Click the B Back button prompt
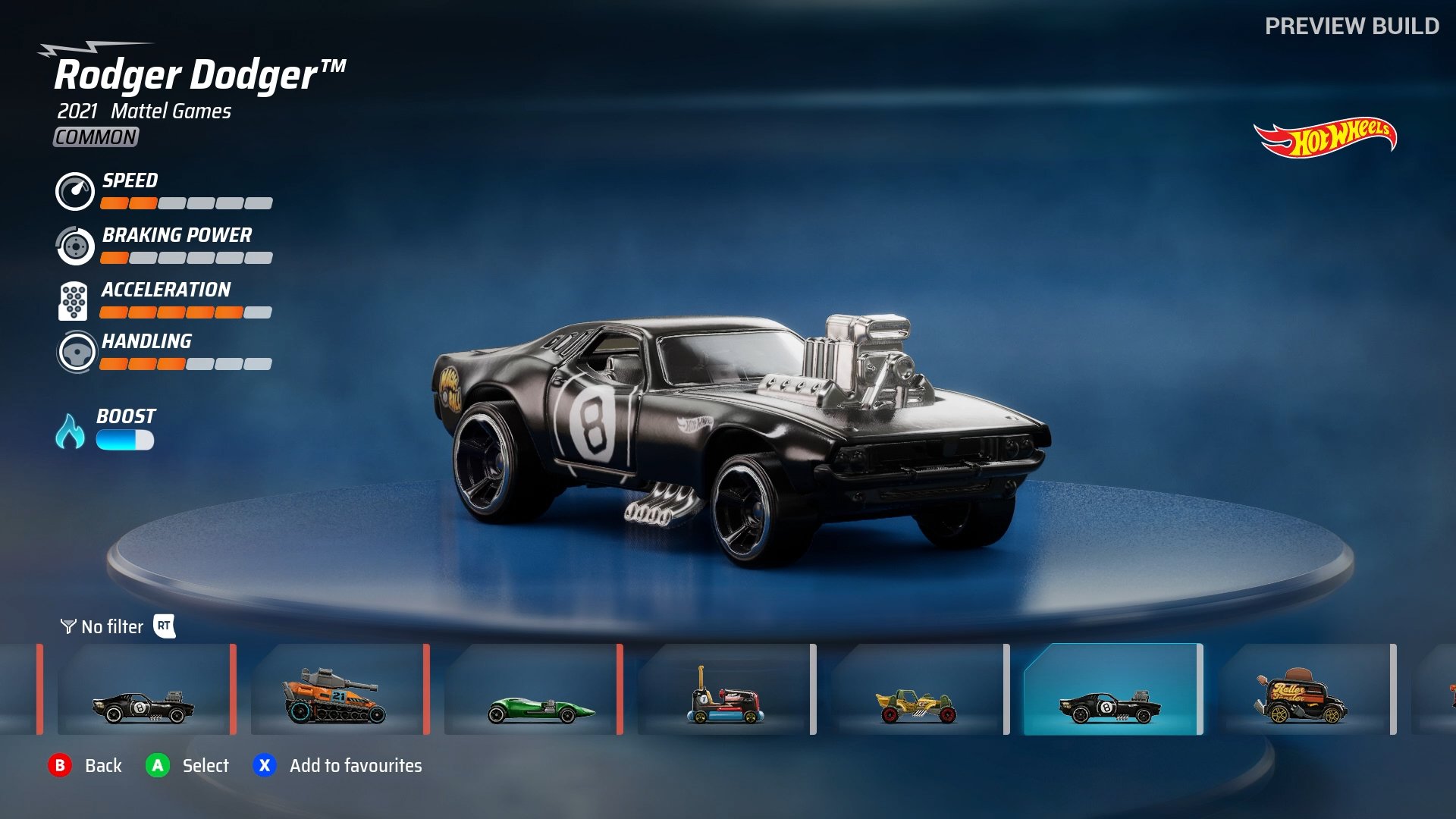Image resolution: width=1456 pixels, height=819 pixels. [62, 766]
